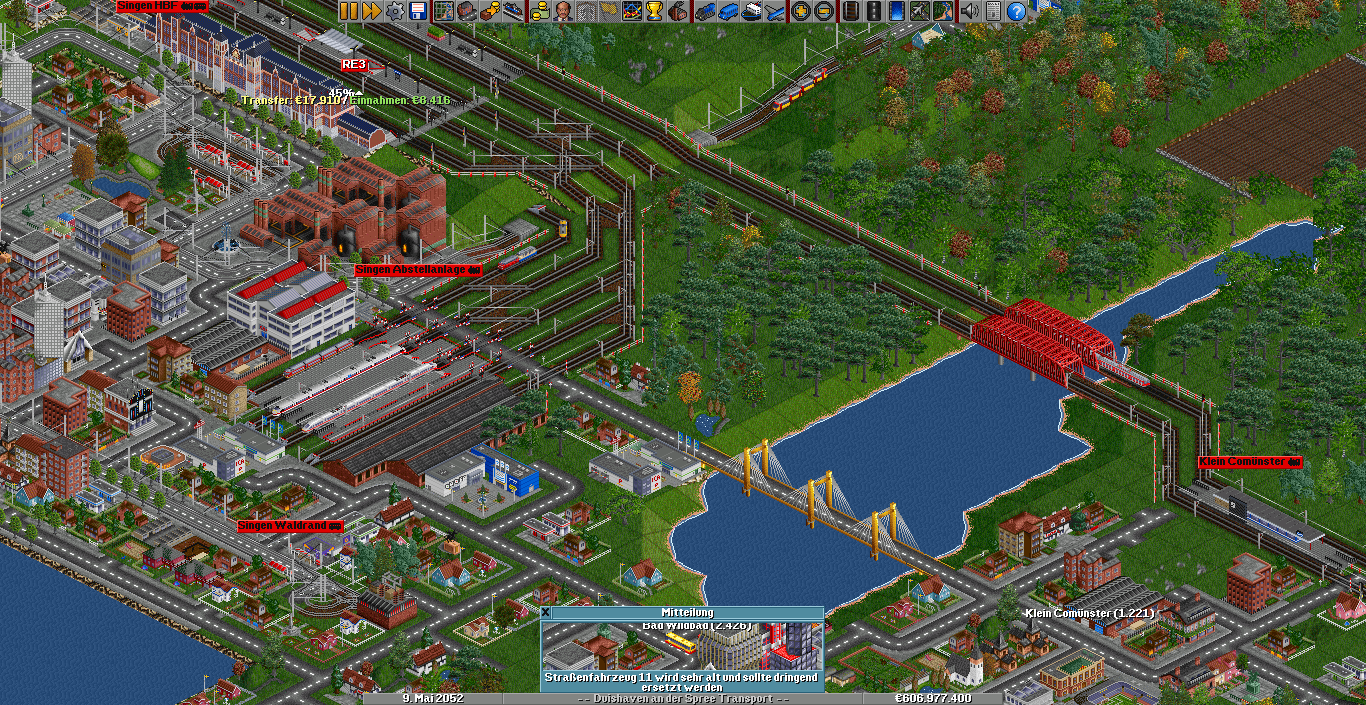Select the railway track construction tool

851,11
